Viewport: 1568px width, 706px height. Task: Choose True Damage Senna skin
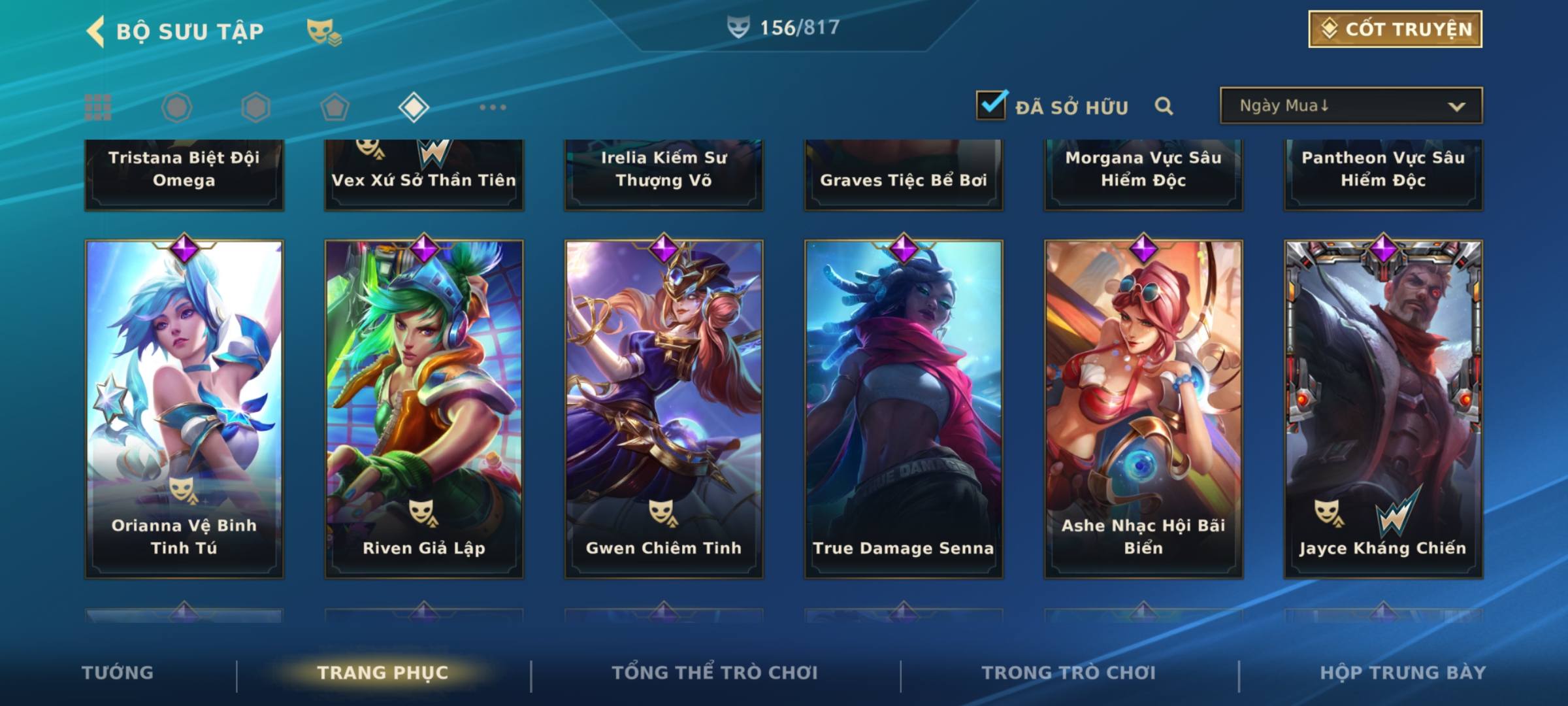904,409
